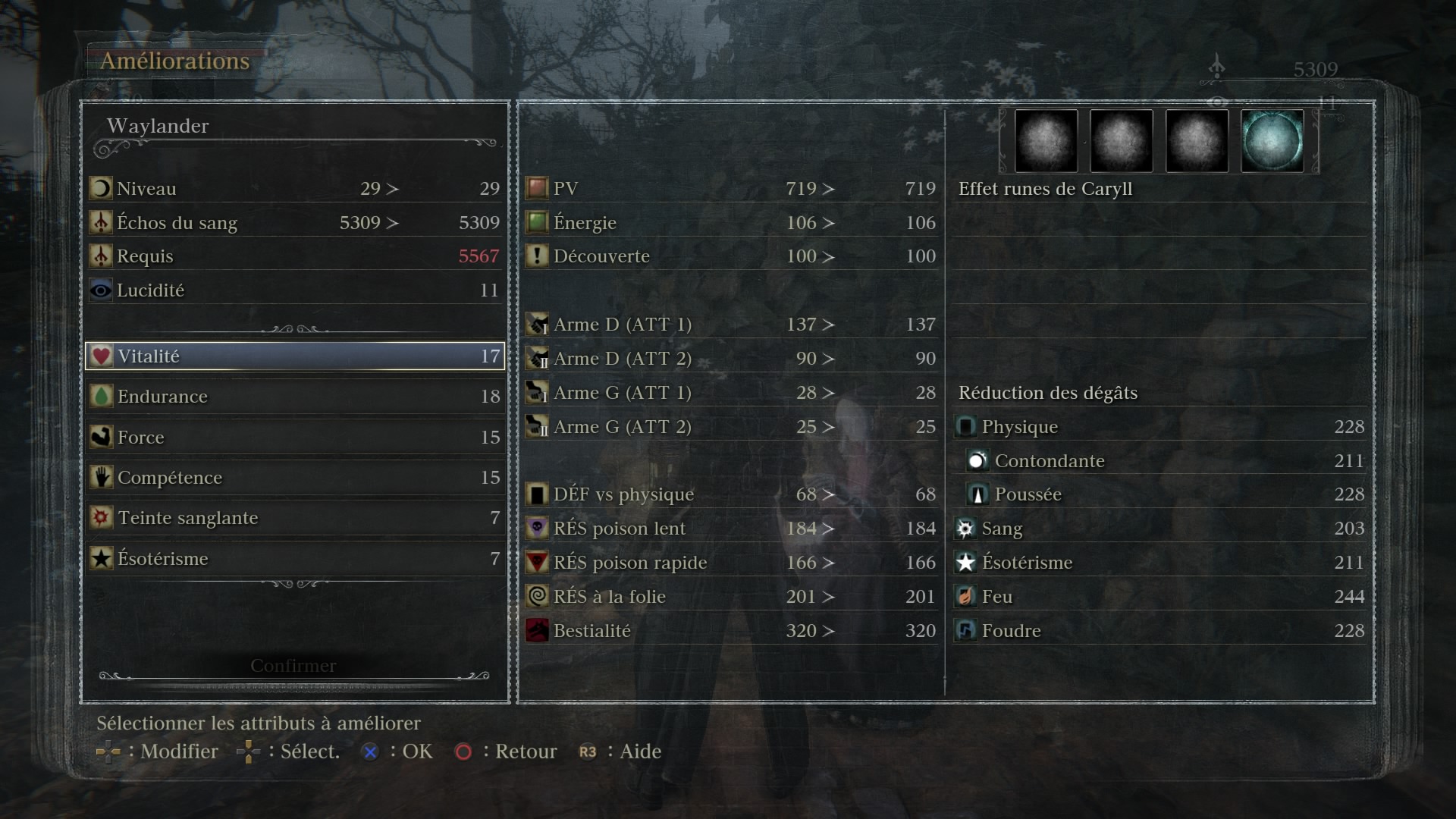Click the RÉS poison lent purple icon
1456x819 pixels.
click(x=536, y=528)
